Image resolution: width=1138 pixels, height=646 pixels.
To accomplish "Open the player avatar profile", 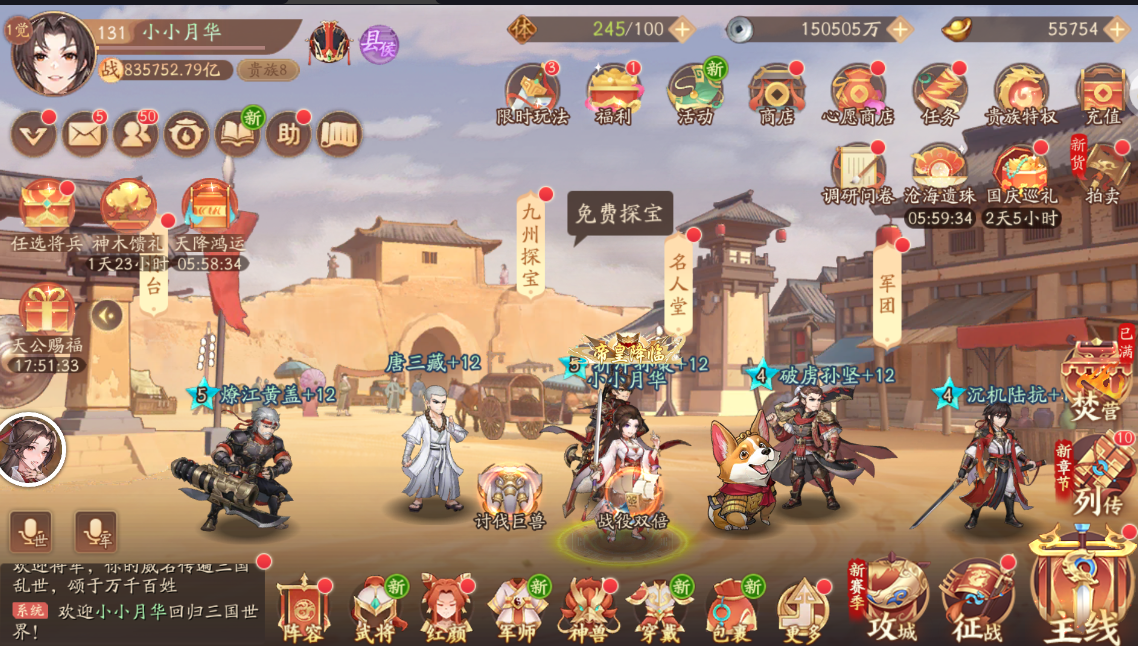I will click(53, 52).
